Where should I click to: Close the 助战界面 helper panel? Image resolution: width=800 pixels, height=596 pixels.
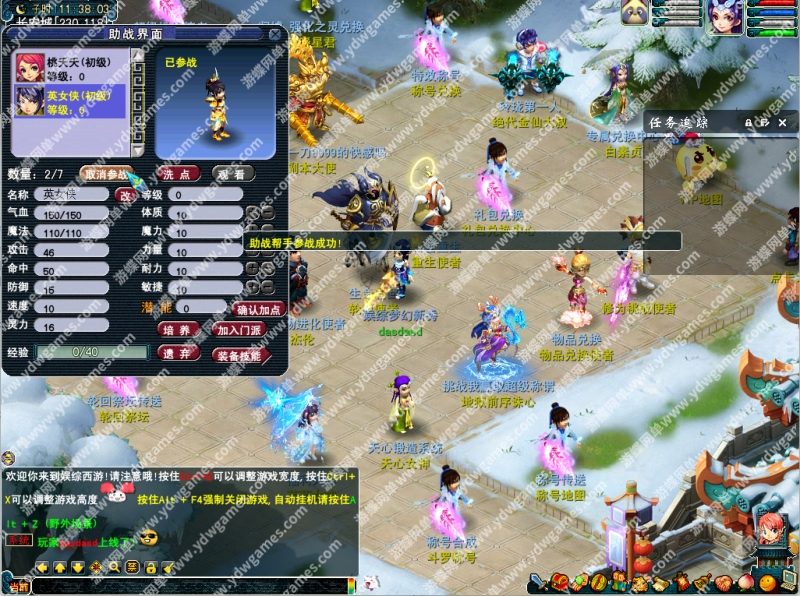(x=275, y=33)
